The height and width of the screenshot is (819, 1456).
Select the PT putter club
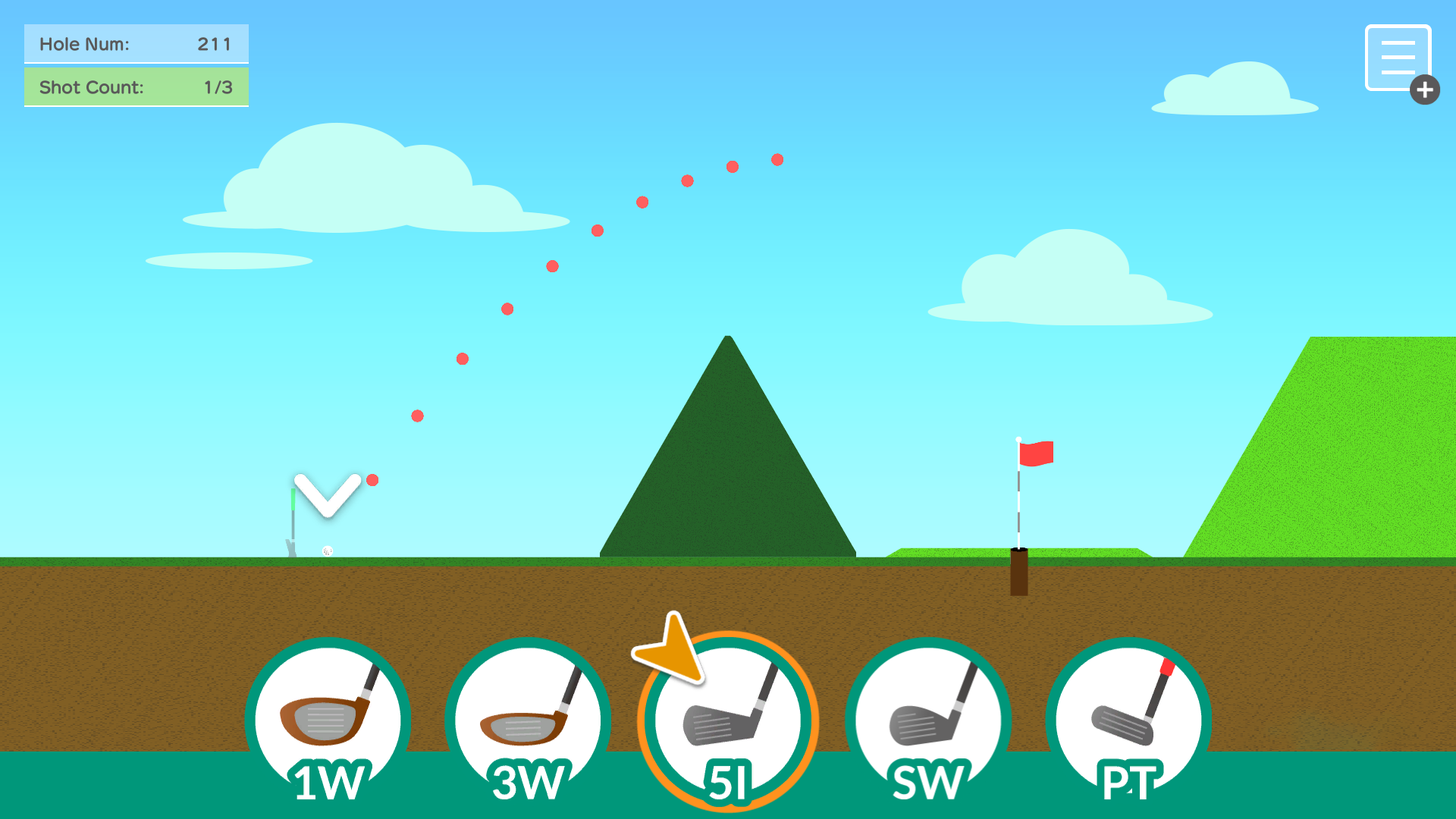[1128, 722]
